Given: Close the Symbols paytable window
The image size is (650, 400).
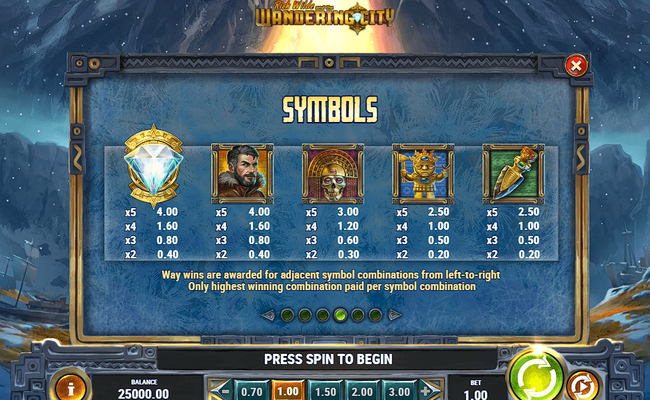Looking at the screenshot, I should point(576,66).
